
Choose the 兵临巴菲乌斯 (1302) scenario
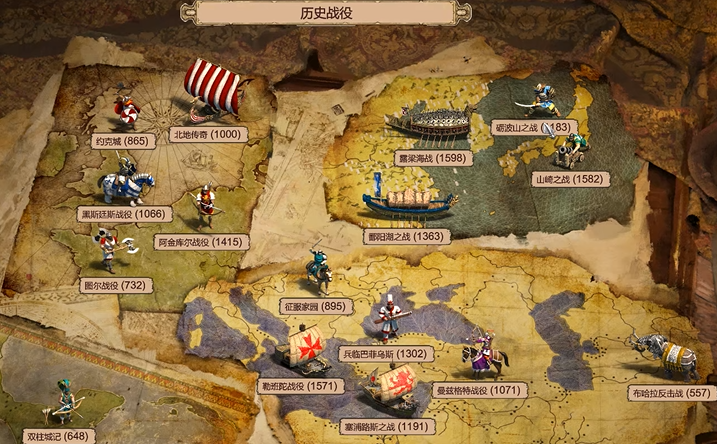385,353
